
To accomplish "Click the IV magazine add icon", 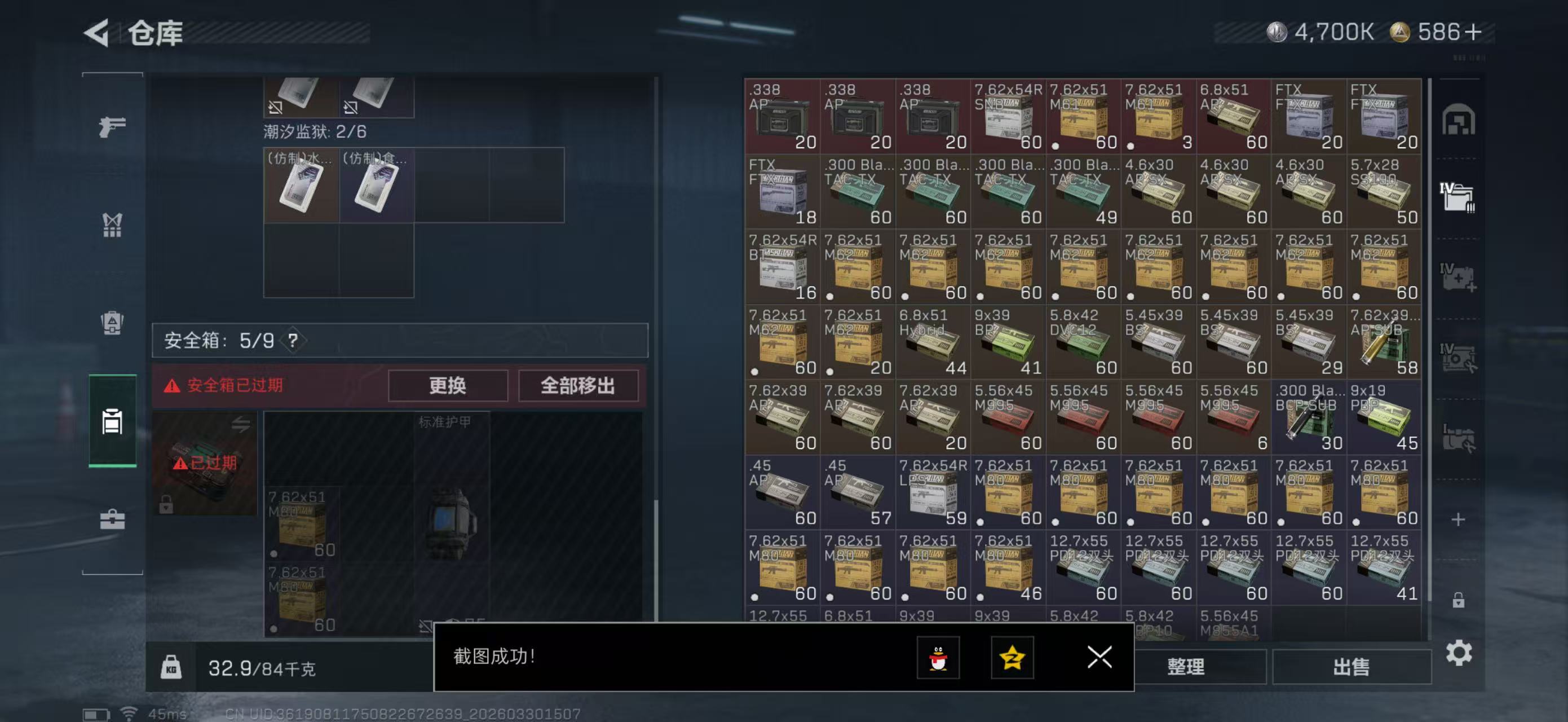I will tap(1459, 277).
